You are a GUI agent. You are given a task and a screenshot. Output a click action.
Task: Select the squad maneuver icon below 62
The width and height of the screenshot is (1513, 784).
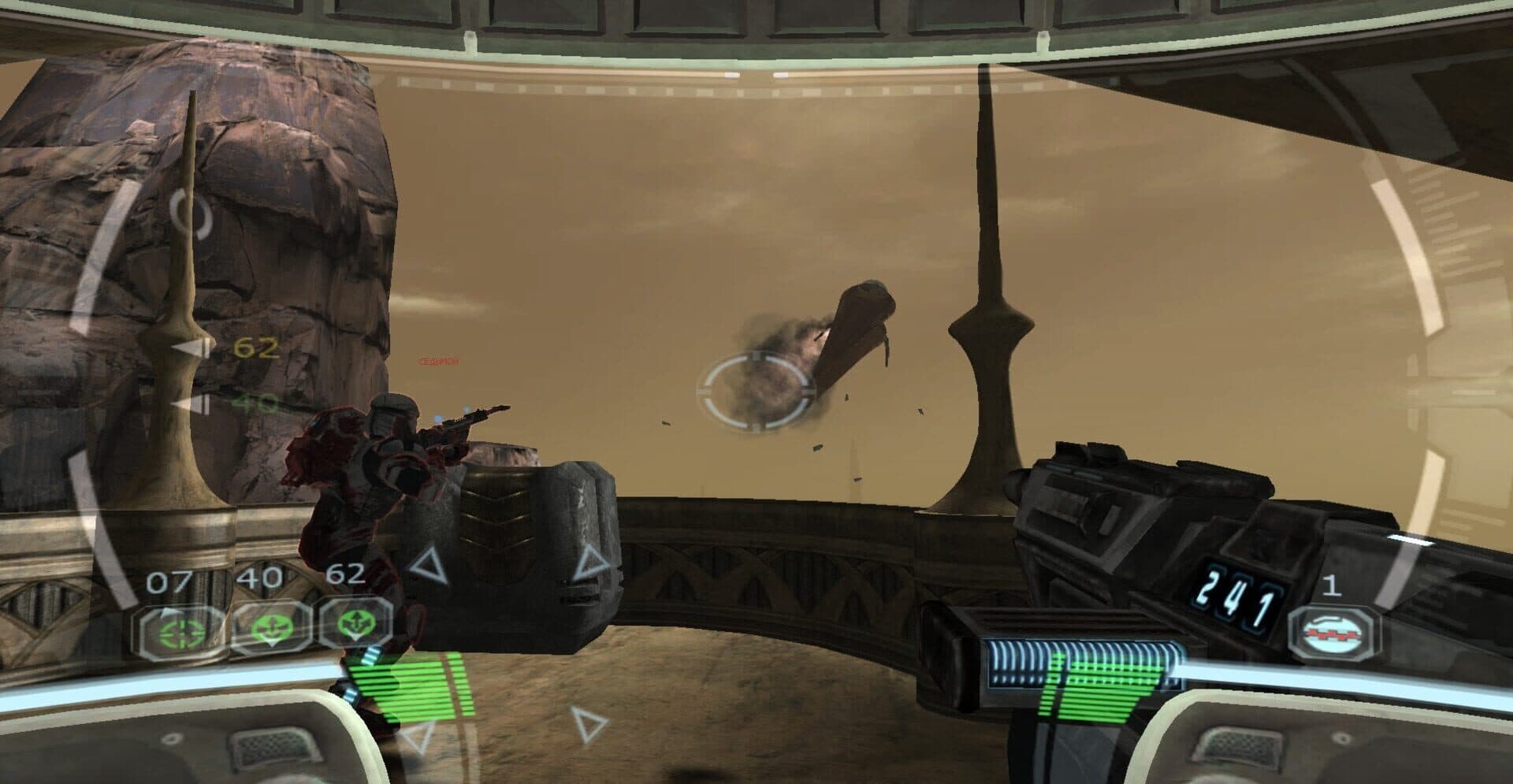click(357, 622)
